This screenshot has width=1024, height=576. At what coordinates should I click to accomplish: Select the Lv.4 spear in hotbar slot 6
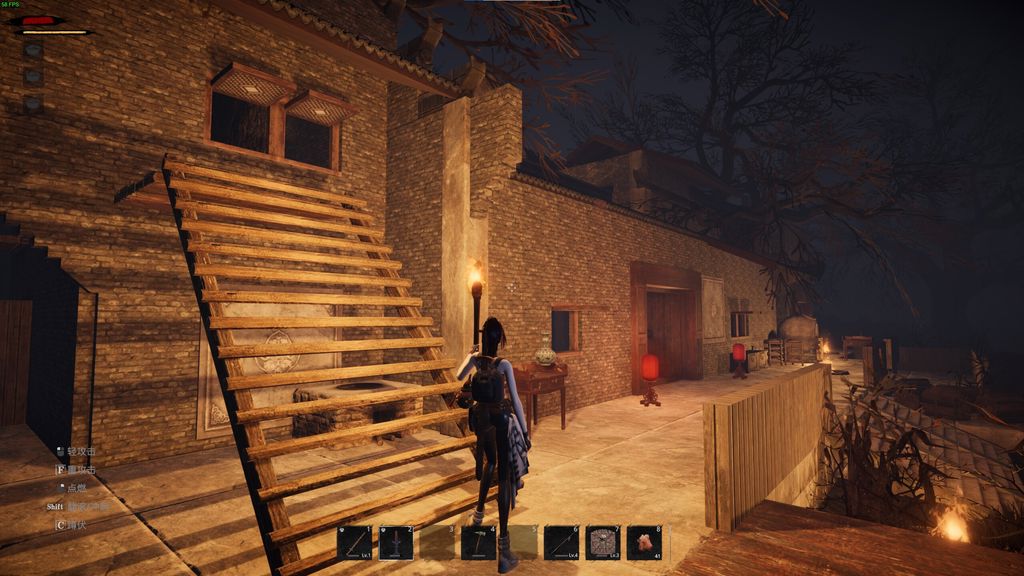coord(562,543)
